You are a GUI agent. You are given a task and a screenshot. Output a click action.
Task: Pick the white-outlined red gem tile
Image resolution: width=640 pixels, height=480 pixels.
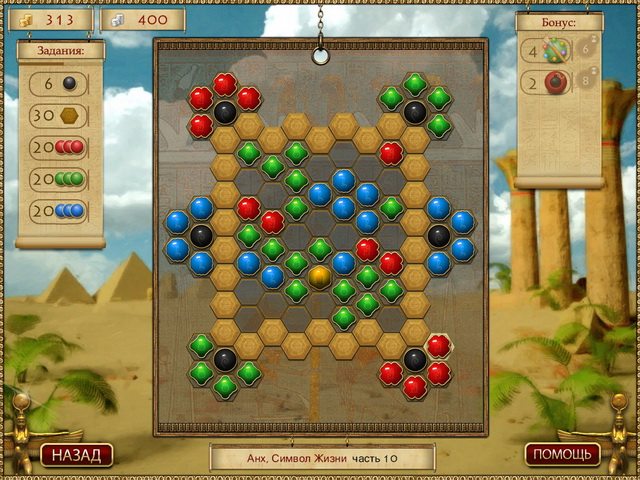pyautogui.click(x=438, y=346)
